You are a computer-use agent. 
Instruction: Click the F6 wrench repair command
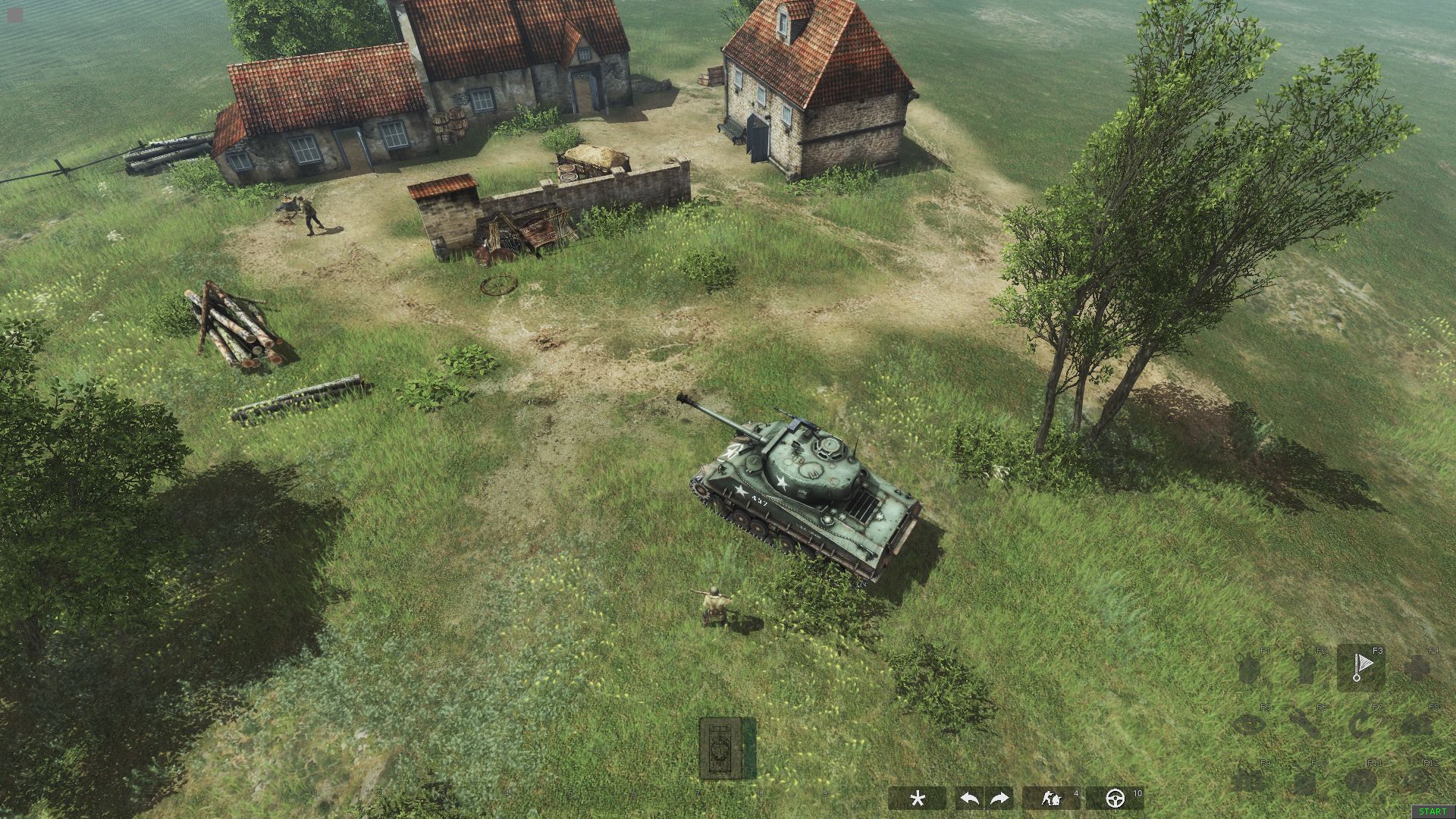point(1306,723)
